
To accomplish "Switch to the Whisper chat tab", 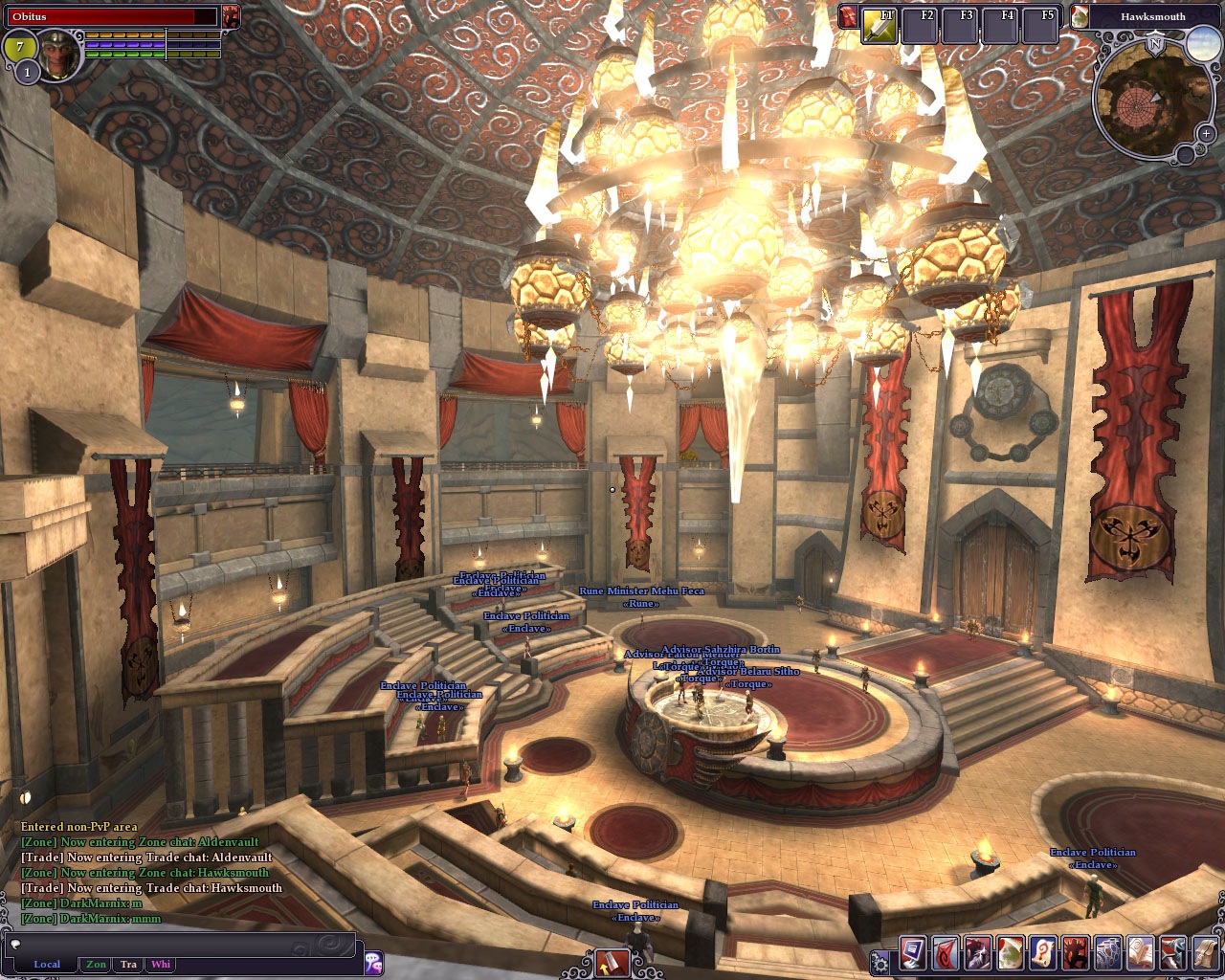I will tap(161, 964).
